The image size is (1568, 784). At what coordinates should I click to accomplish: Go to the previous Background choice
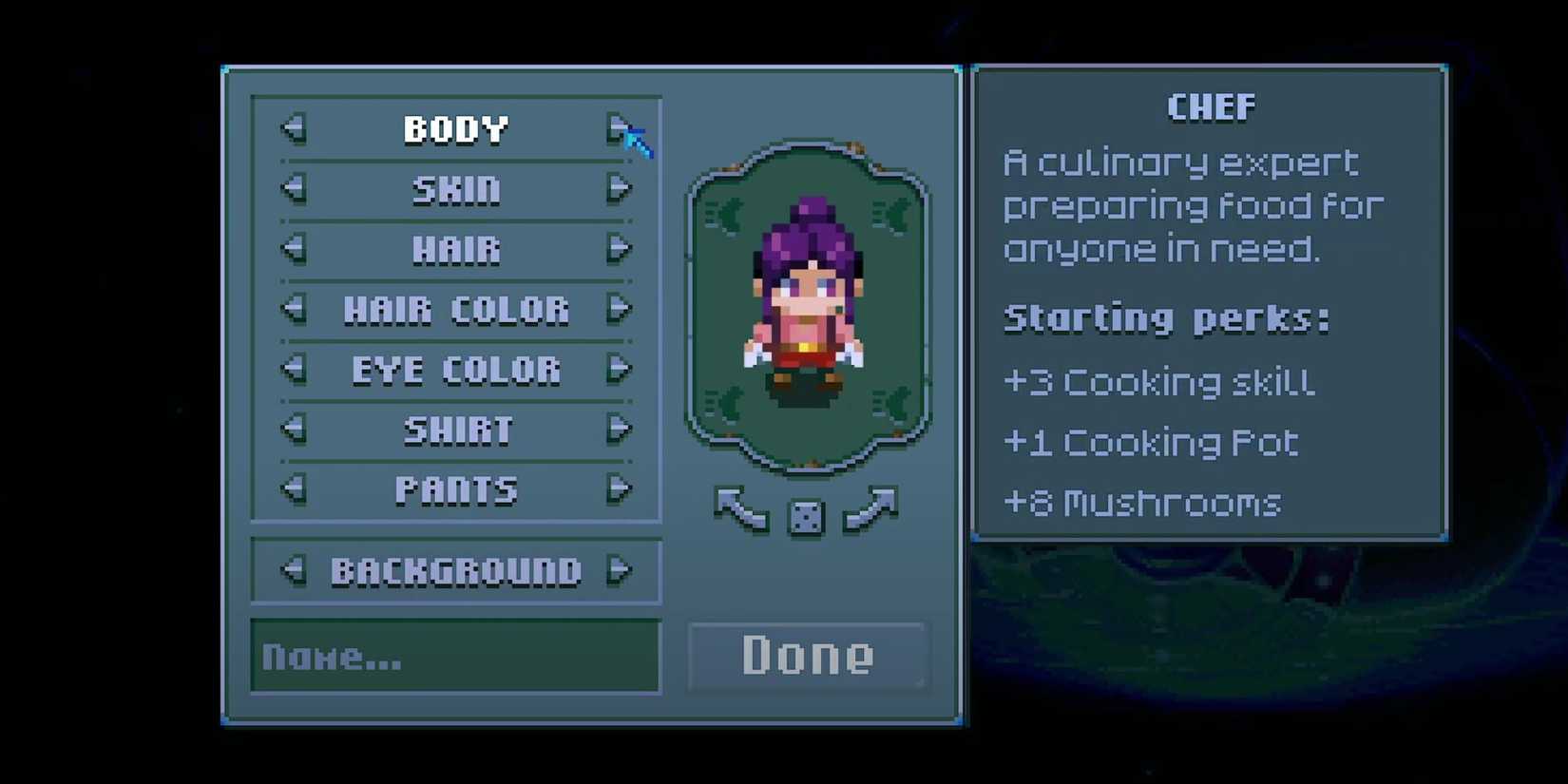pyautogui.click(x=293, y=570)
